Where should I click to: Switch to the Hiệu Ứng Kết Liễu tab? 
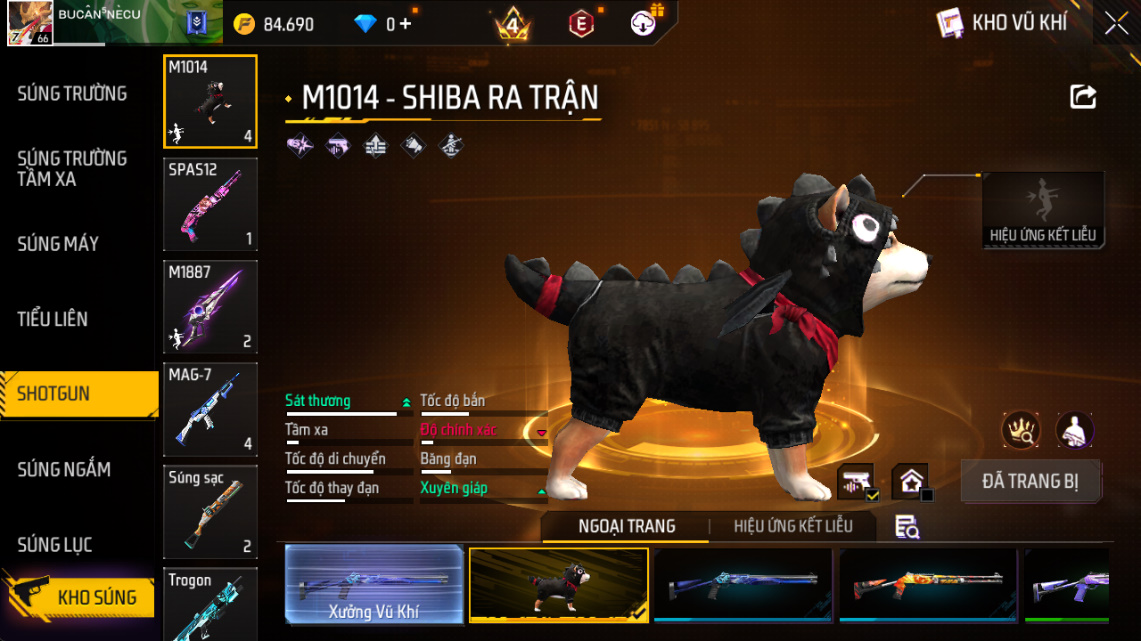[x=793, y=526]
